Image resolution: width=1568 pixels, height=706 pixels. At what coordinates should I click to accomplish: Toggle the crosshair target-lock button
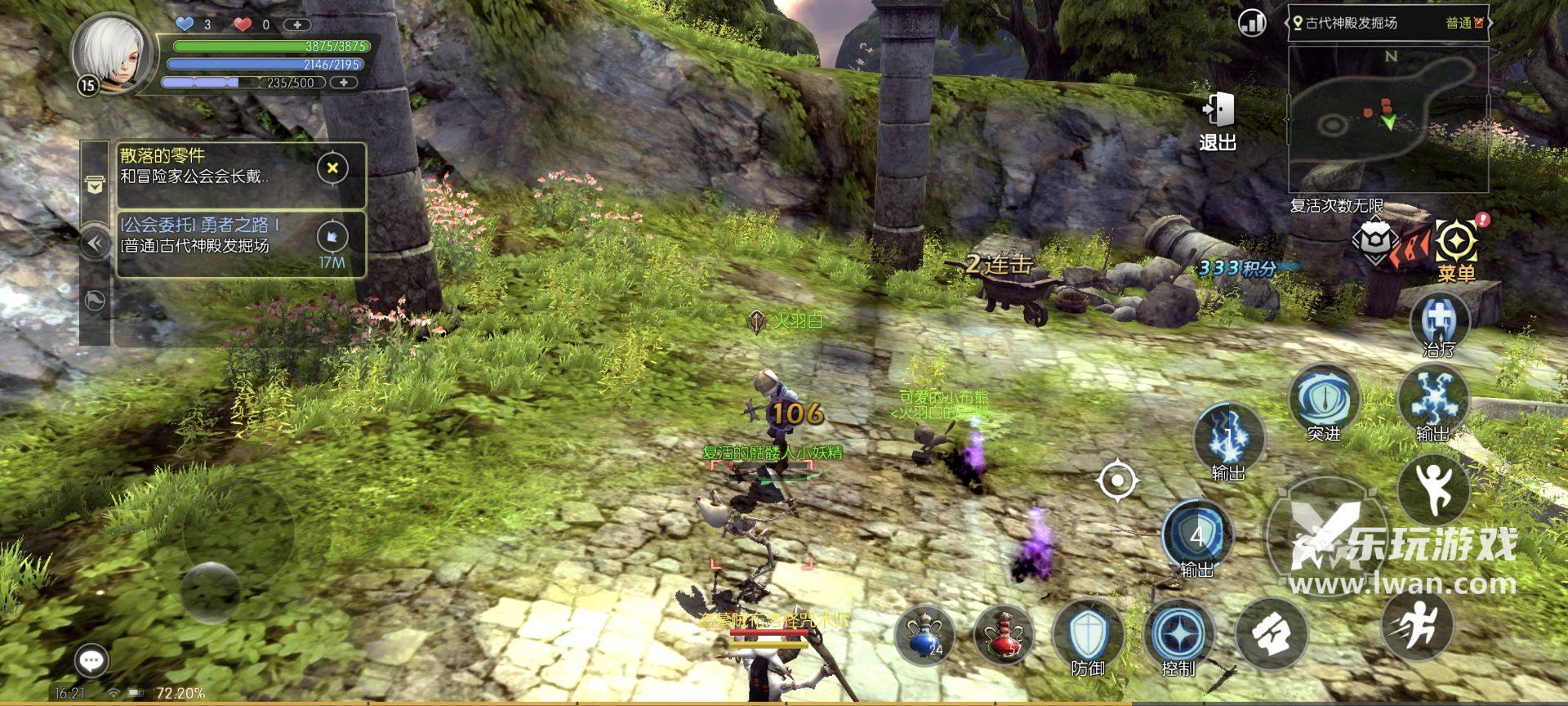click(x=1117, y=480)
